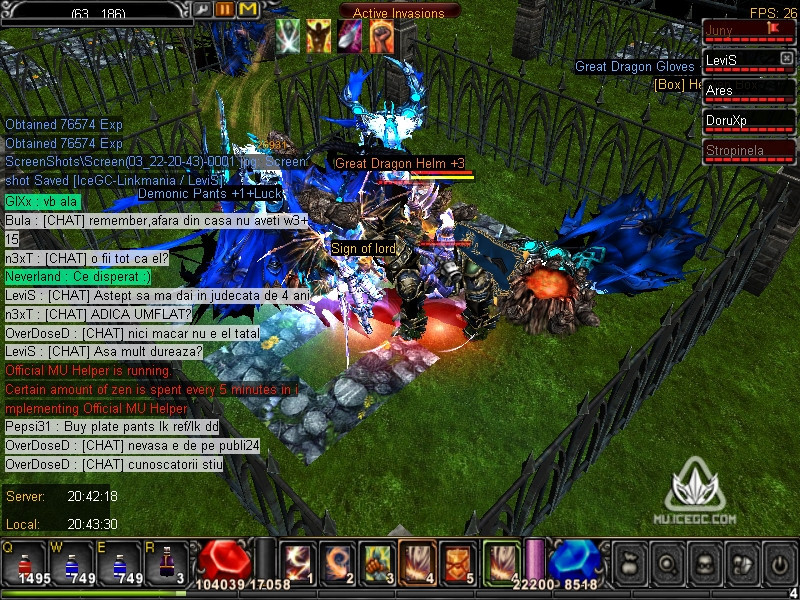Open the power icon system menu
Image resolution: width=800 pixels, height=600 pixels.
point(778,563)
